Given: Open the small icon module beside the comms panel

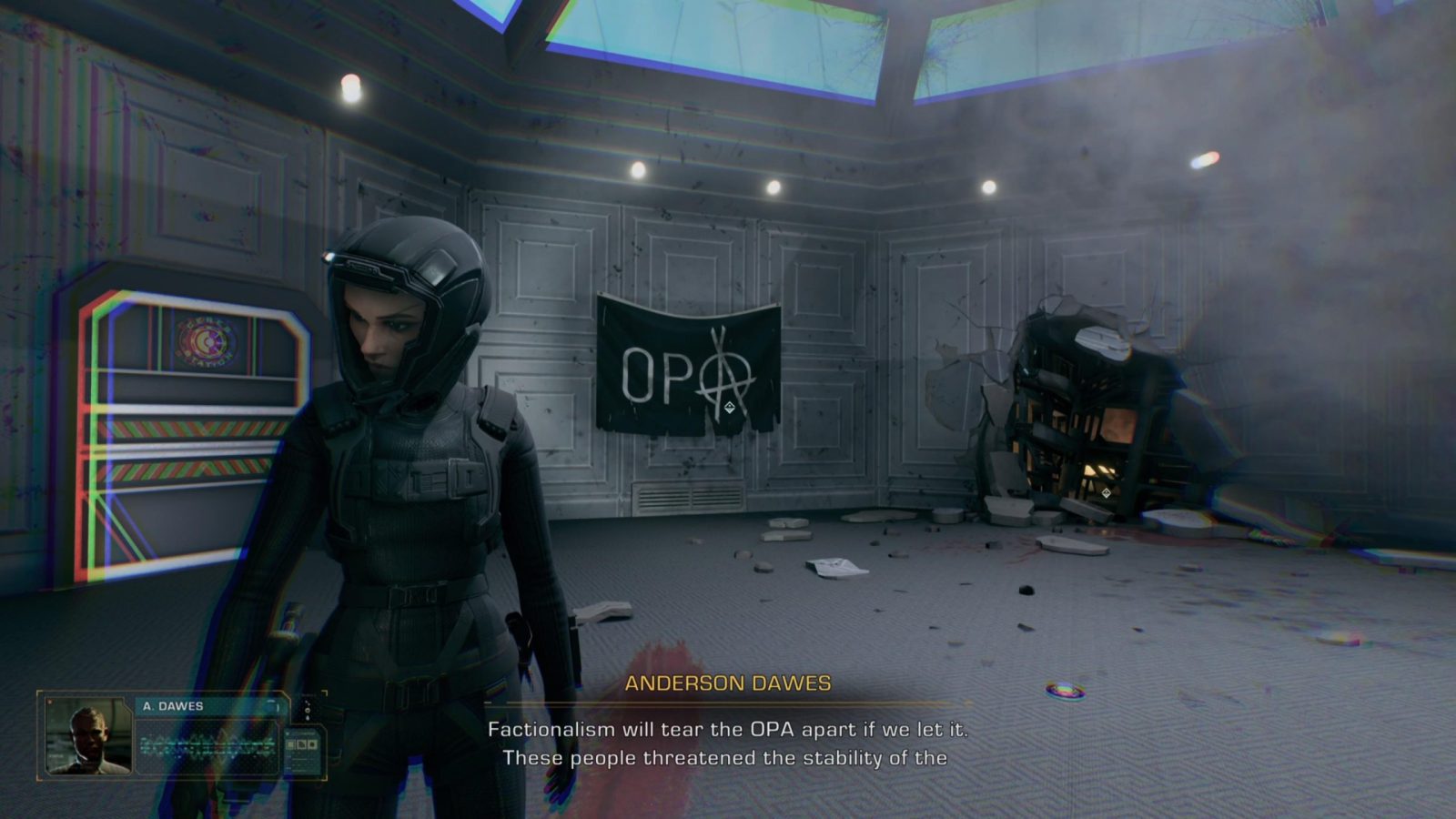Looking at the screenshot, I should (303, 745).
